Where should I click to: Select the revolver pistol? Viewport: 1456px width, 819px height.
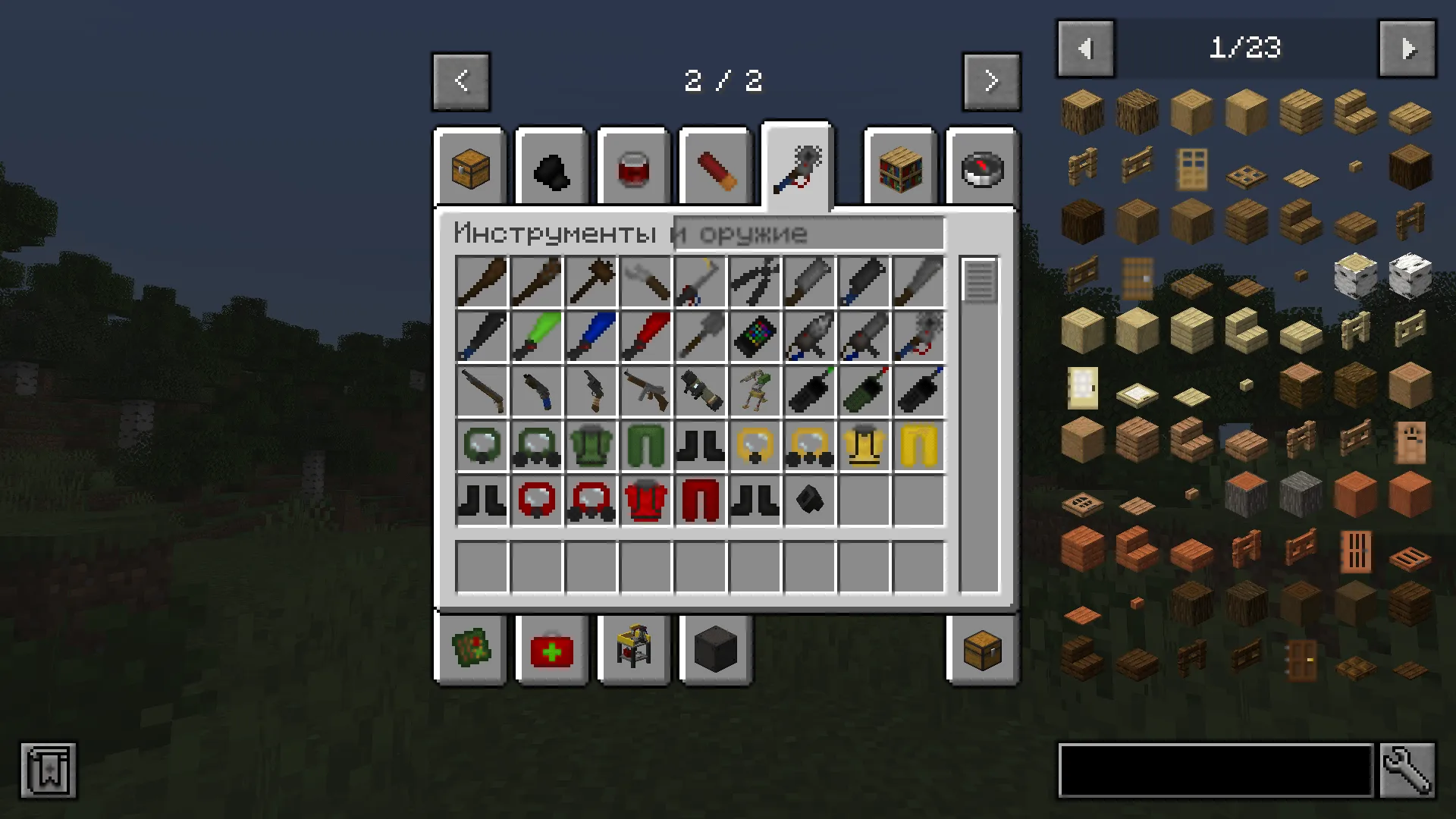tap(591, 391)
